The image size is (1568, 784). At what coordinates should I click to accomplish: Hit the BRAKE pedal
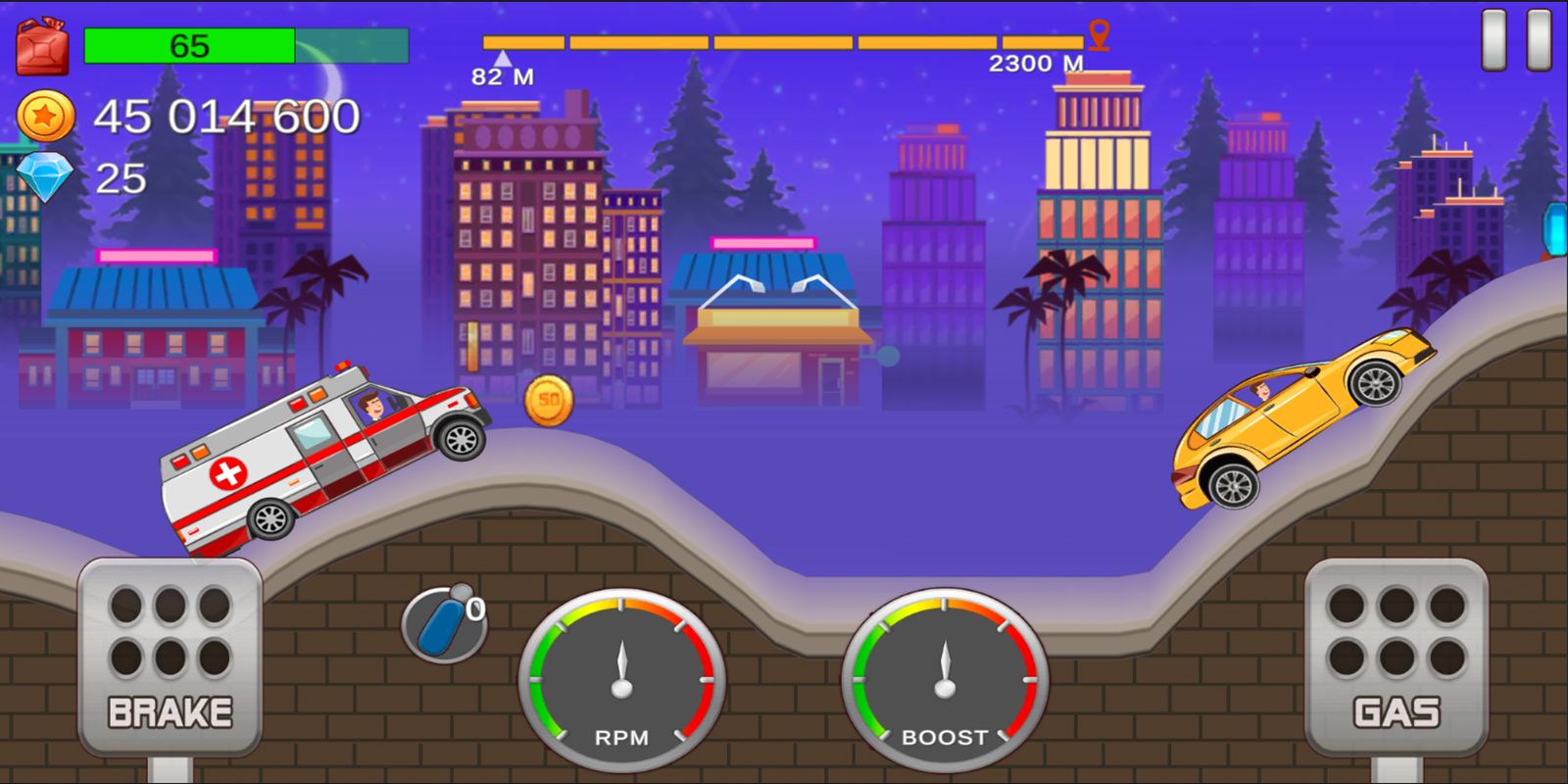pyautogui.click(x=170, y=657)
